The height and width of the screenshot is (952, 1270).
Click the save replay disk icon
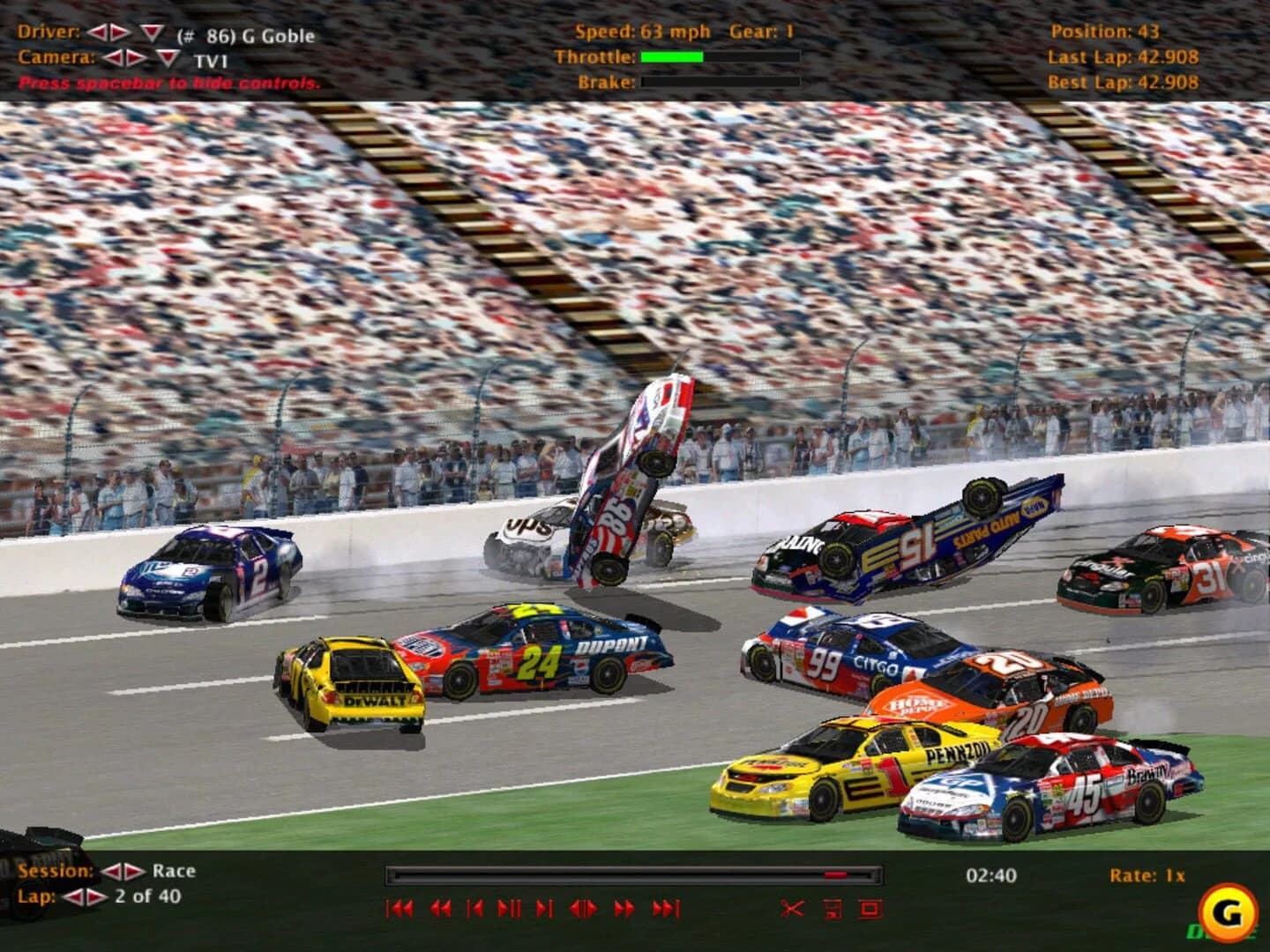pyautogui.click(x=832, y=907)
